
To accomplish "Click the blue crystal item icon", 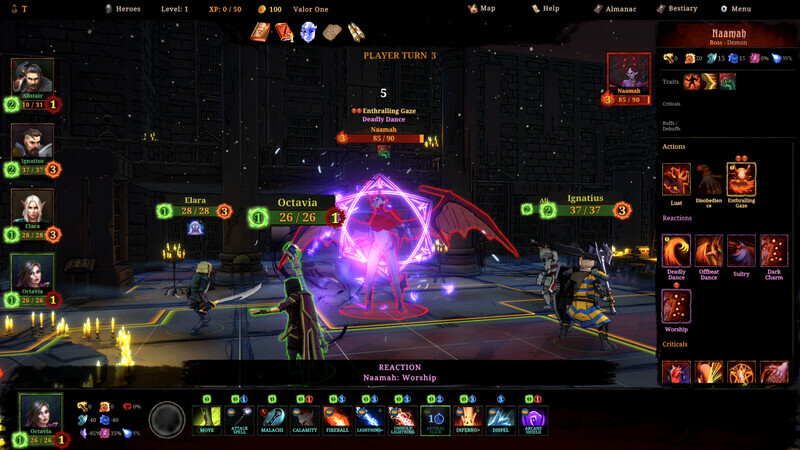I will click(308, 32).
